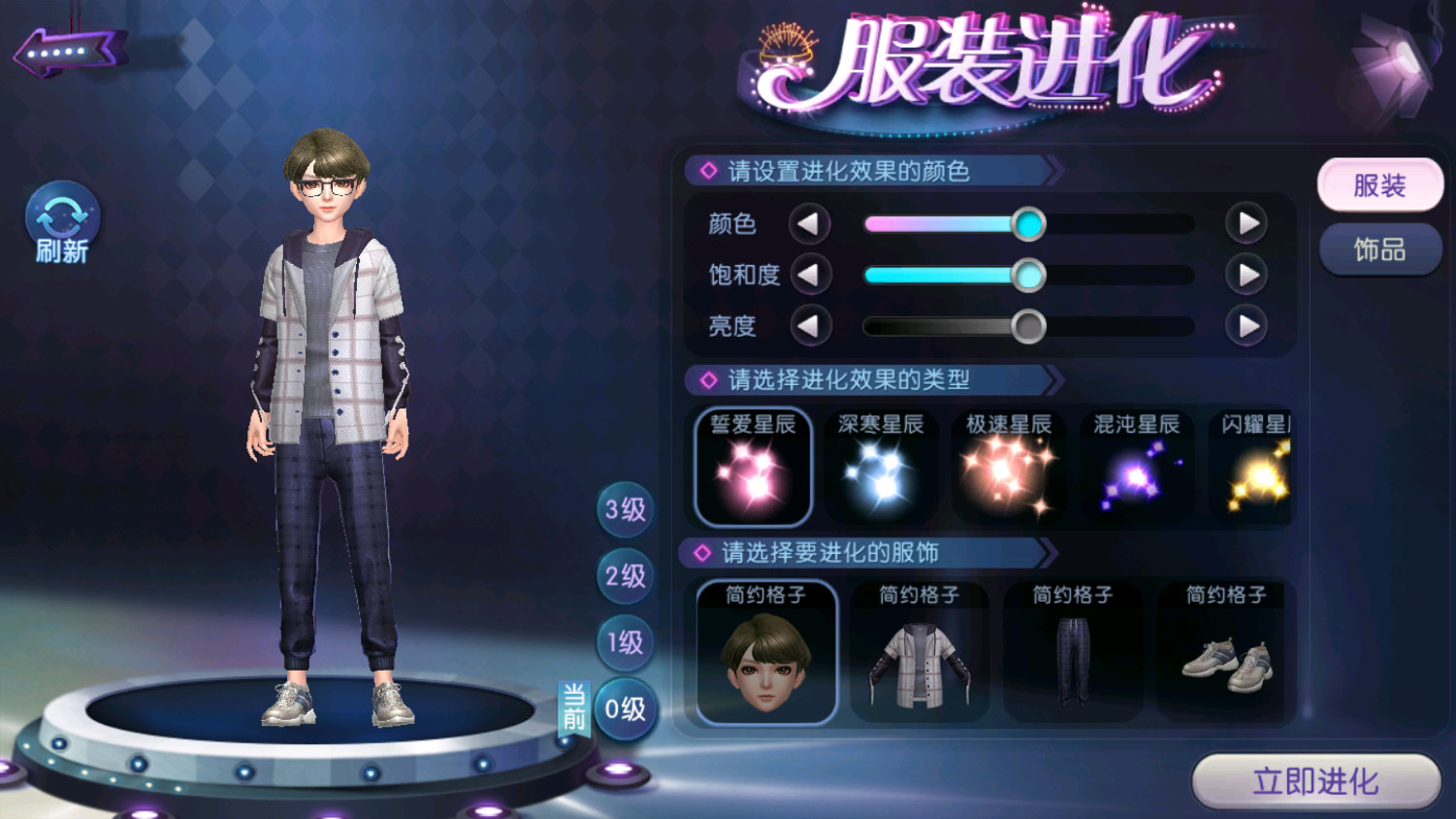1456x819 pixels.
Task: Select the 誓爱星辰 pink star effect
Action: point(753,467)
